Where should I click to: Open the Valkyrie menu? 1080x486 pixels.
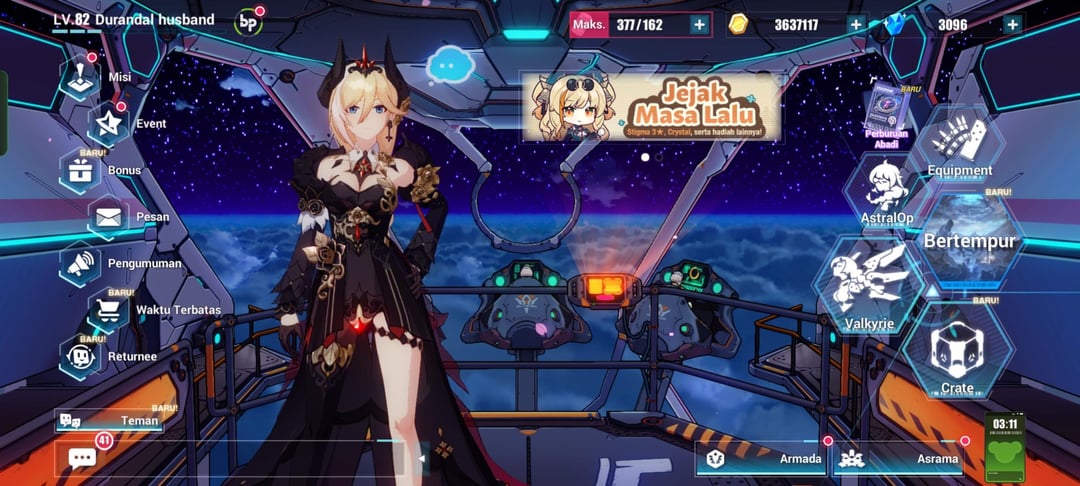pyautogui.click(x=867, y=283)
